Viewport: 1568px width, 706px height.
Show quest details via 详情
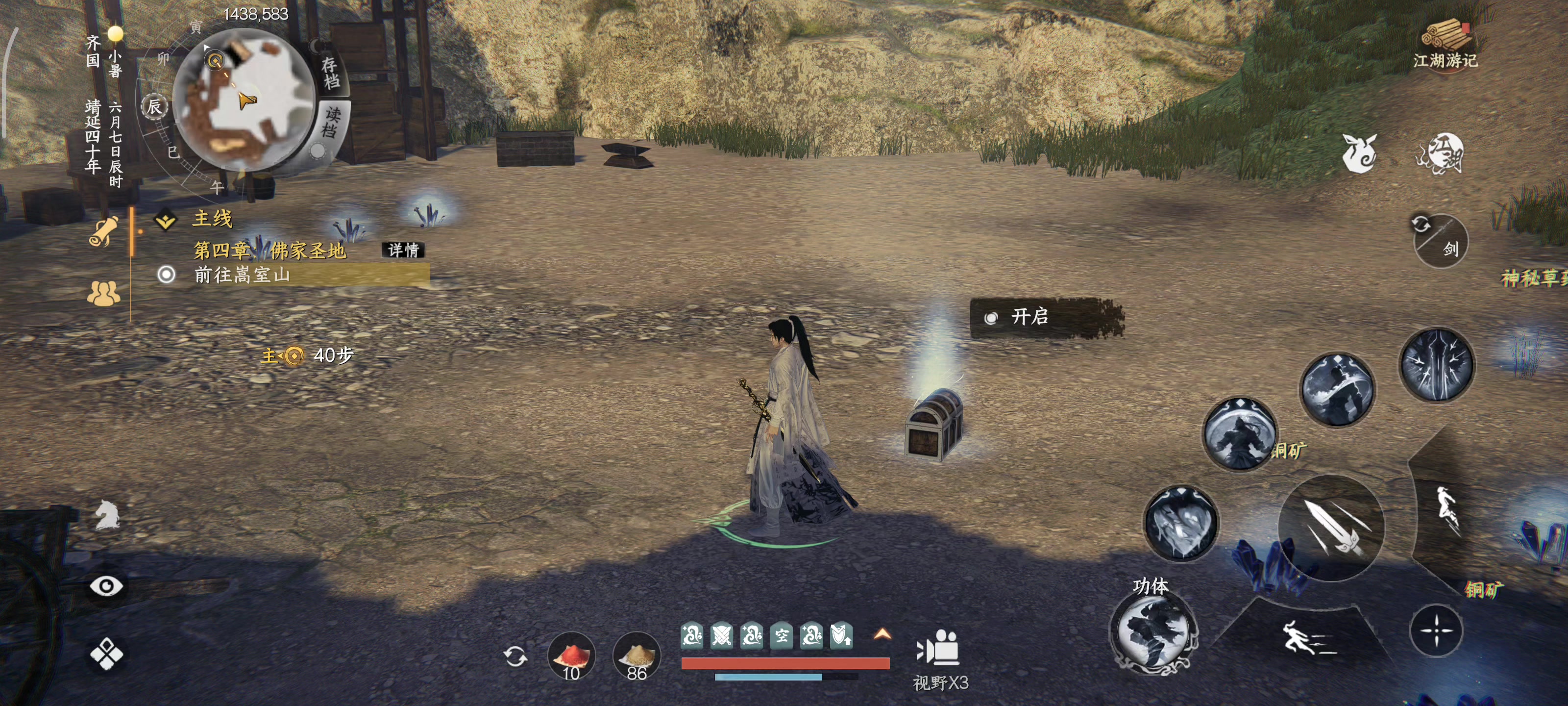click(x=403, y=250)
